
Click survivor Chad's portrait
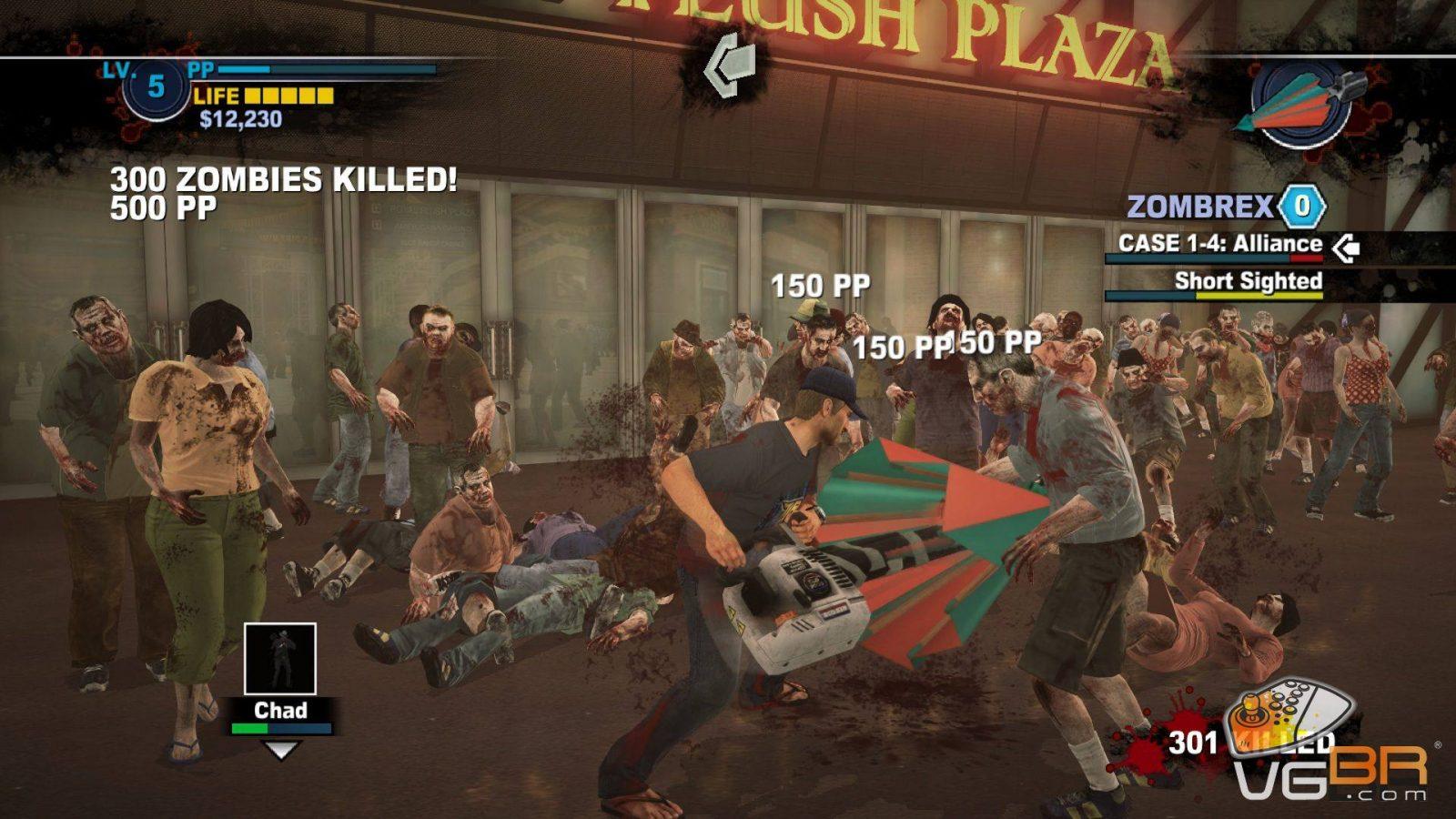coord(280,659)
